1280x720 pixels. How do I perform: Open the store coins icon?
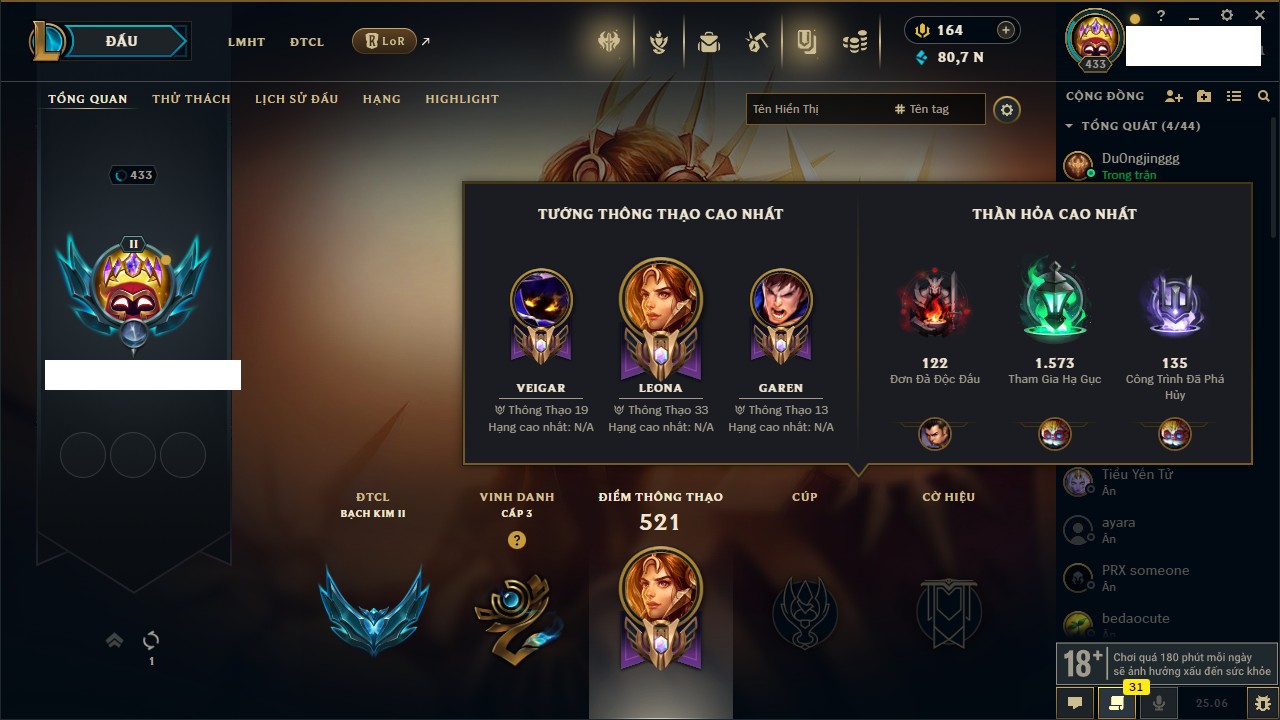click(854, 42)
